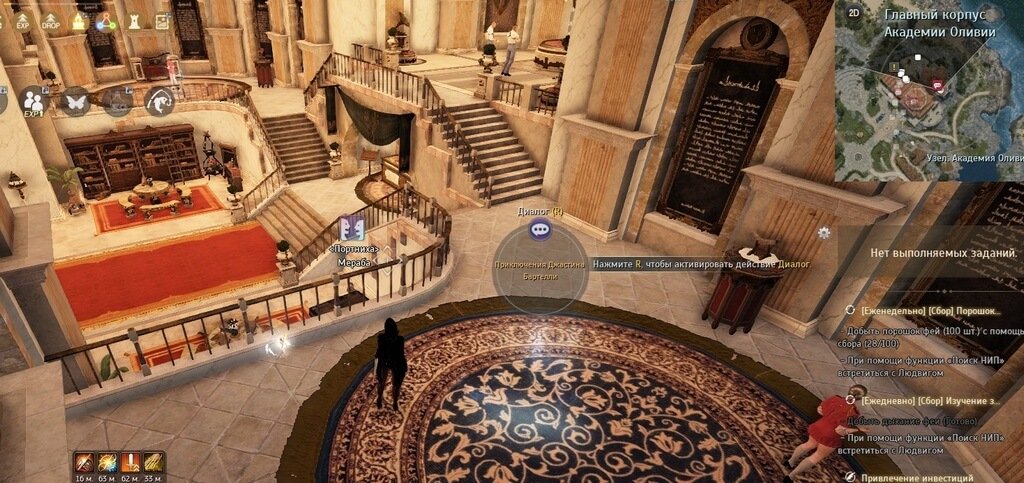Click the red sword buff with 16 m.
The width and height of the screenshot is (1024, 483).
pyautogui.click(x=85, y=461)
